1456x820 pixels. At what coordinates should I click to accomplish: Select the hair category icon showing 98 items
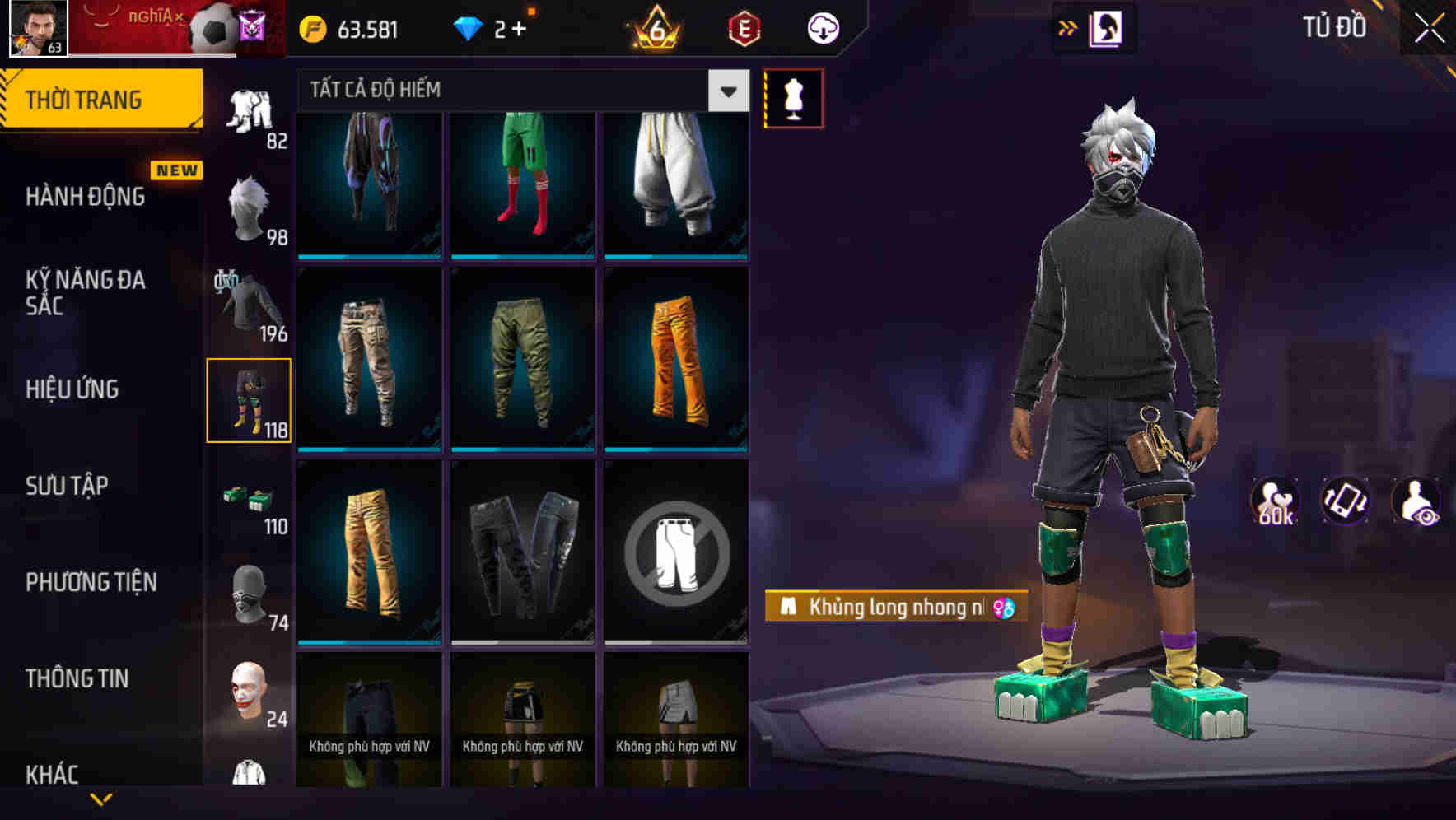click(x=250, y=206)
